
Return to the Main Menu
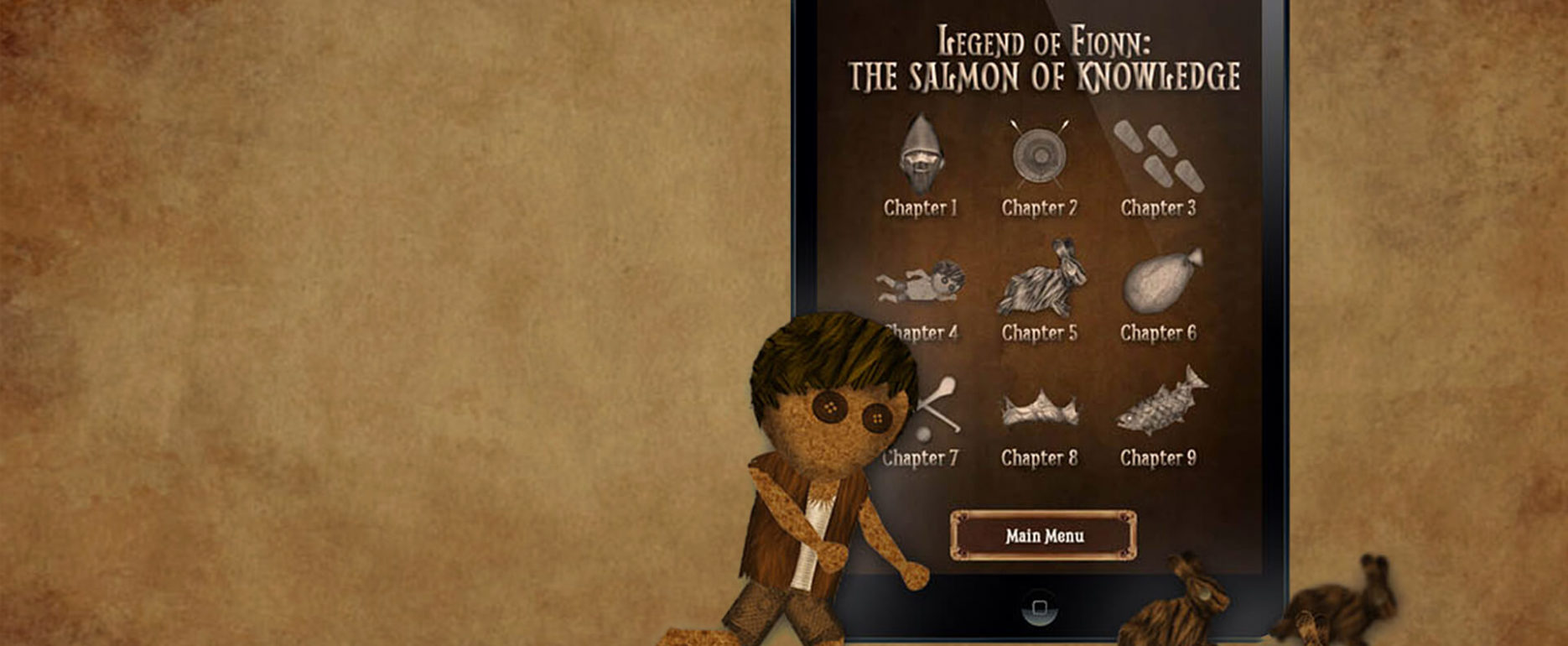[1043, 535]
